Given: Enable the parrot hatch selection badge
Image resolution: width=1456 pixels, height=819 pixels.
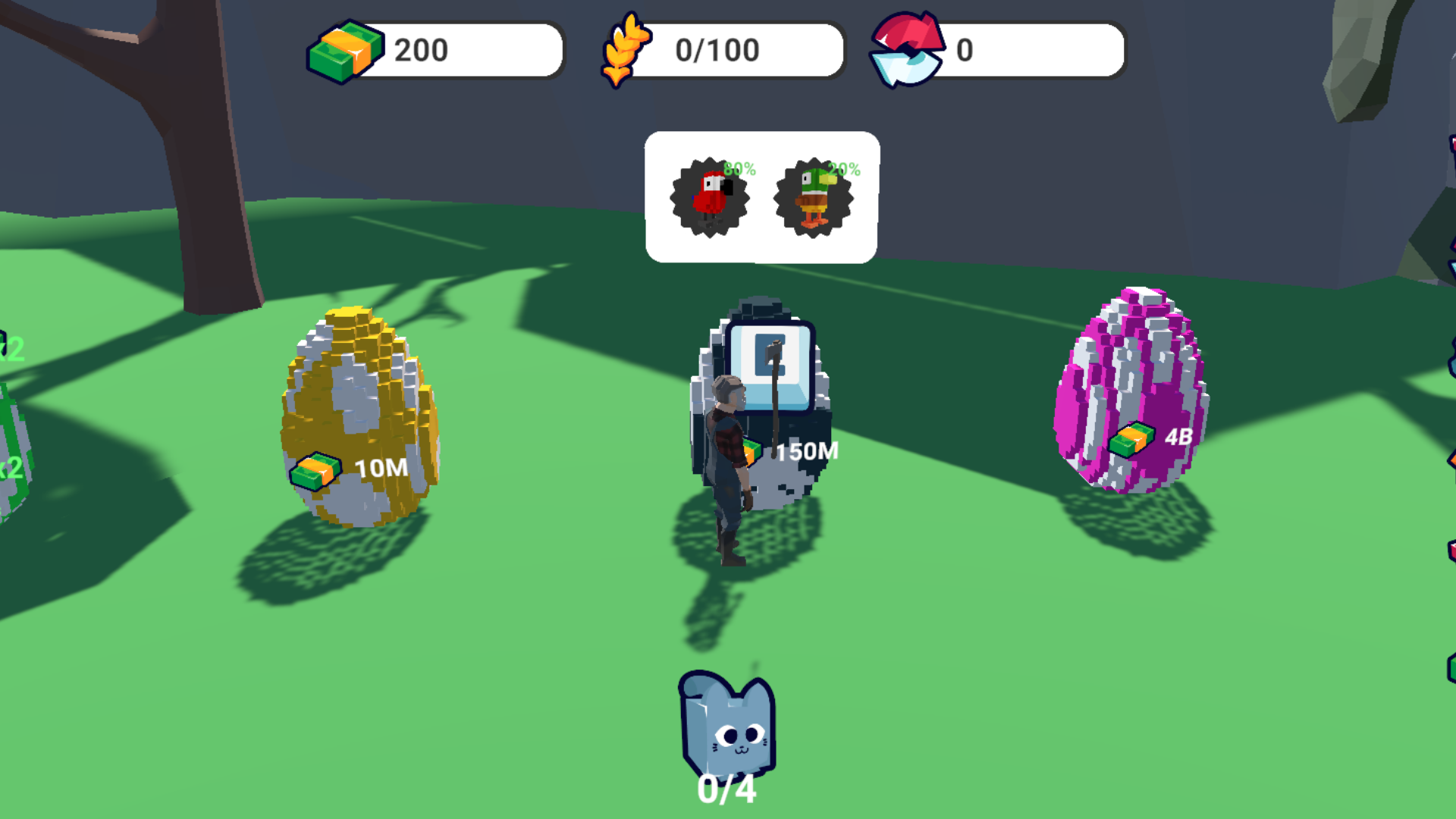Looking at the screenshot, I should [x=711, y=197].
